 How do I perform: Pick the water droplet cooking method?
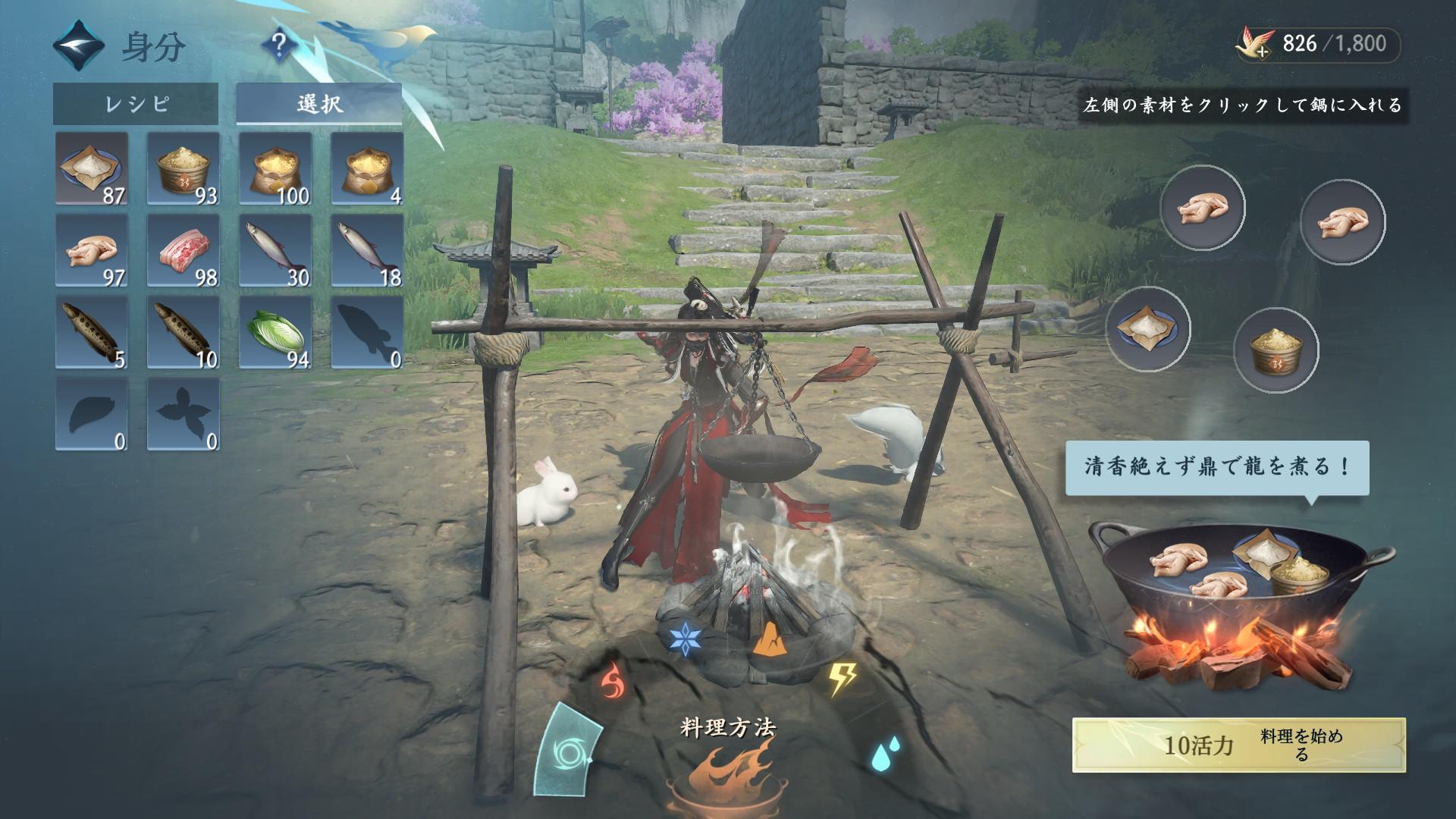coord(881,755)
